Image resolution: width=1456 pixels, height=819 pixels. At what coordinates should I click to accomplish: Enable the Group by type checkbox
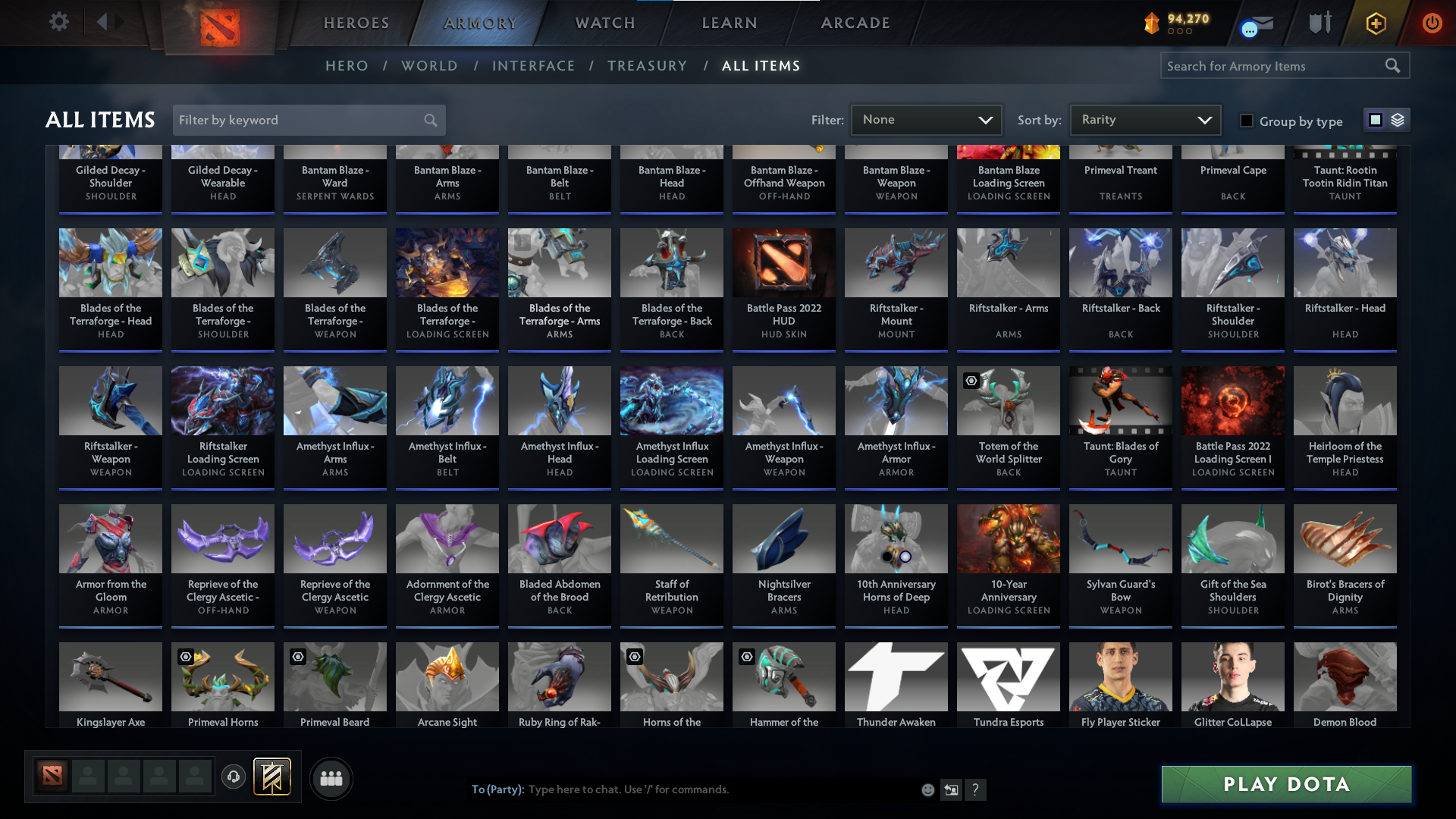1246,121
